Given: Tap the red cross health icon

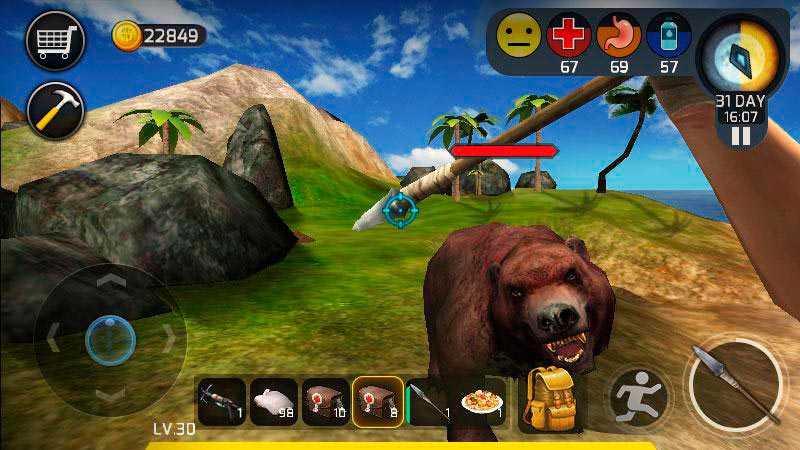Looking at the screenshot, I should (x=569, y=36).
